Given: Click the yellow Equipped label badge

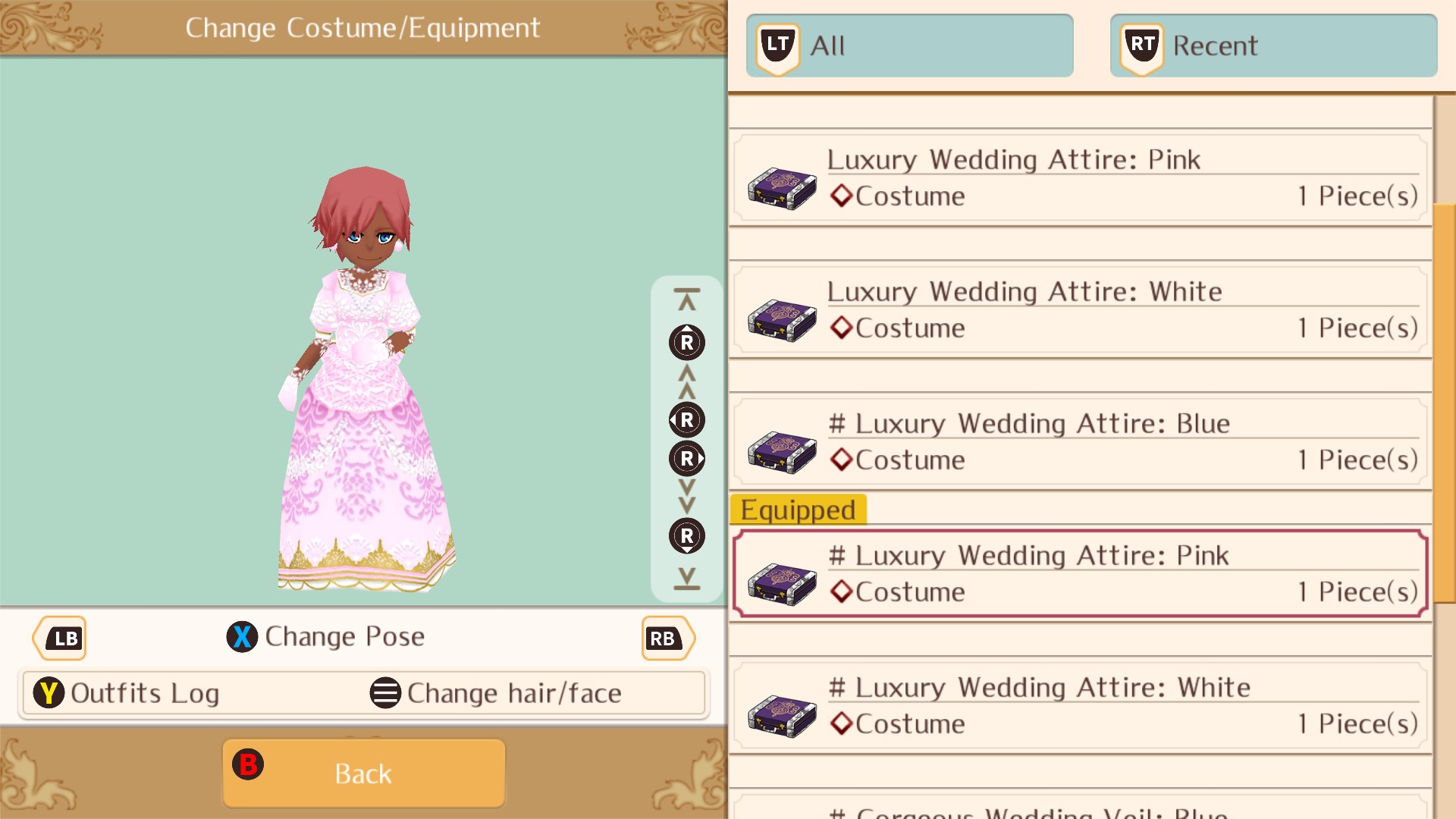Looking at the screenshot, I should click(798, 510).
